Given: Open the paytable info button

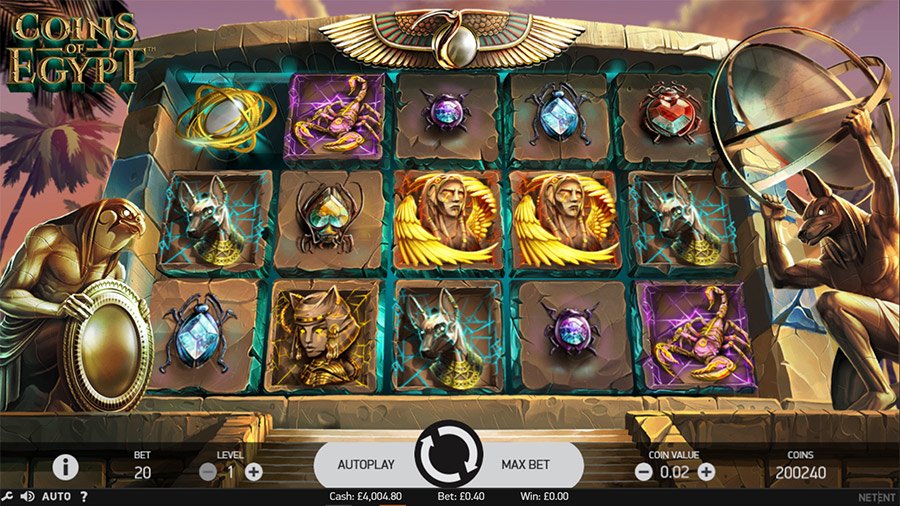Looking at the screenshot, I should click(x=66, y=466).
